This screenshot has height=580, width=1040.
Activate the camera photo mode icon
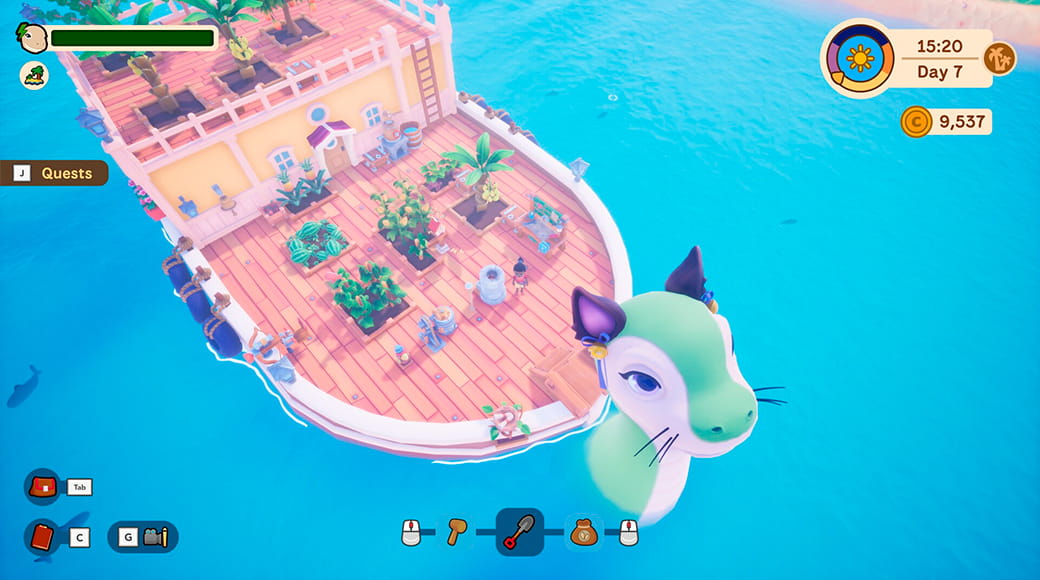(155, 537)
